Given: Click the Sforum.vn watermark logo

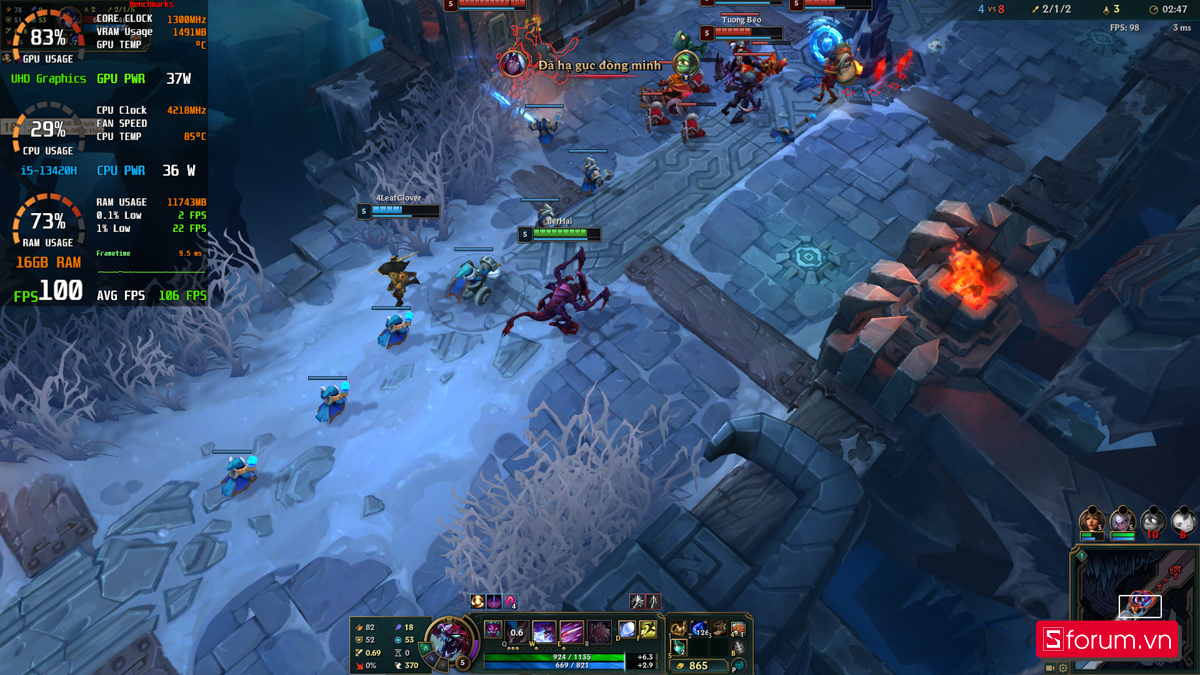Looking at the screenshot, I should [1106, 639].
